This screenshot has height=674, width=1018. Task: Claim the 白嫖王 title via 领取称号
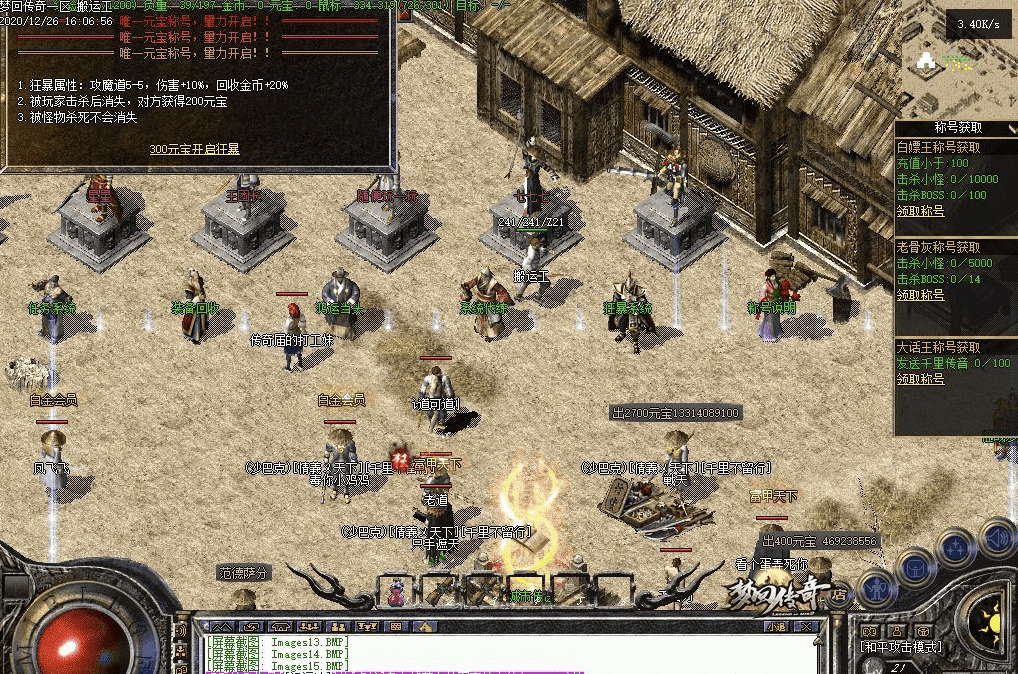tap(920, 211)
